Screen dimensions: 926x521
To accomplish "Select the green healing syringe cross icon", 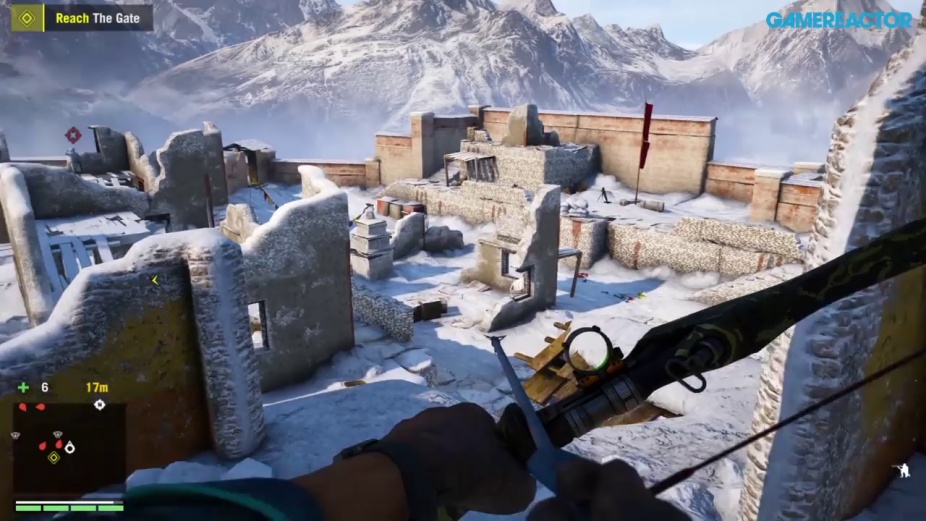I will pyautogui.click(x=23, y=388).
